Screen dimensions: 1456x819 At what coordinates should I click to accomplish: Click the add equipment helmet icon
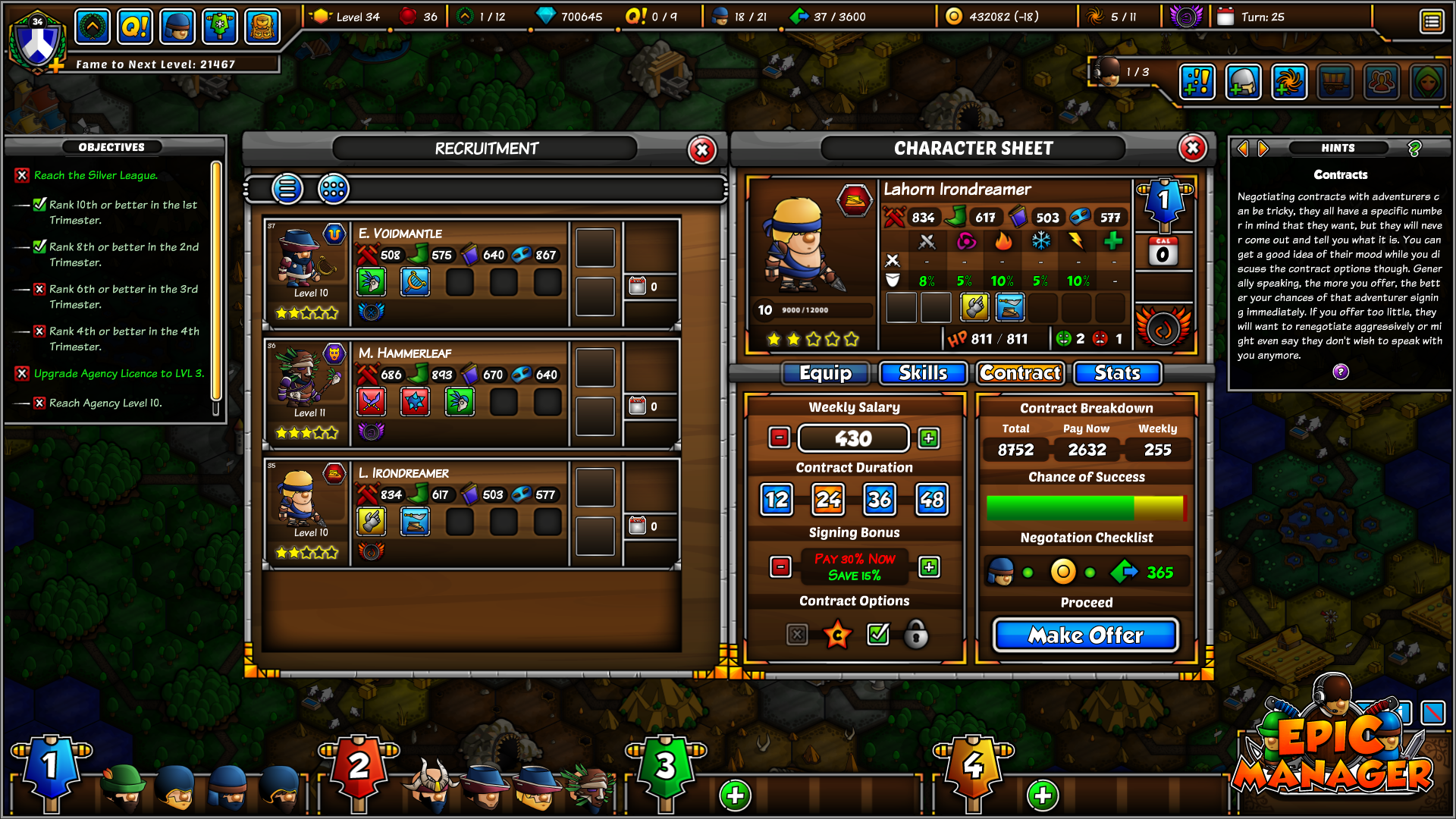pos(1244,82)
